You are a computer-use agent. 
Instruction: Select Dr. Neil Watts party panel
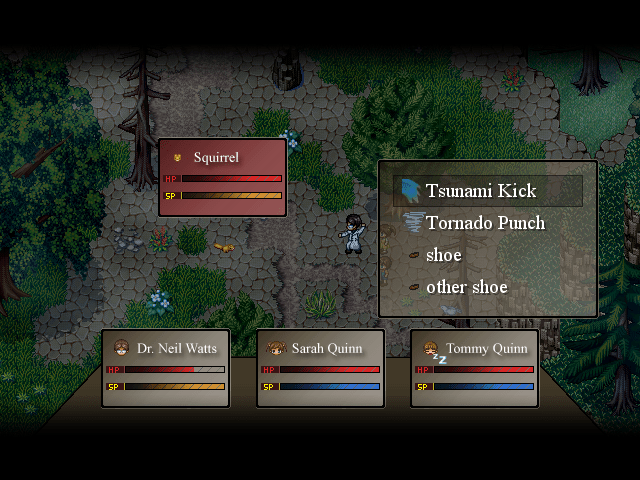click(166, 368)
